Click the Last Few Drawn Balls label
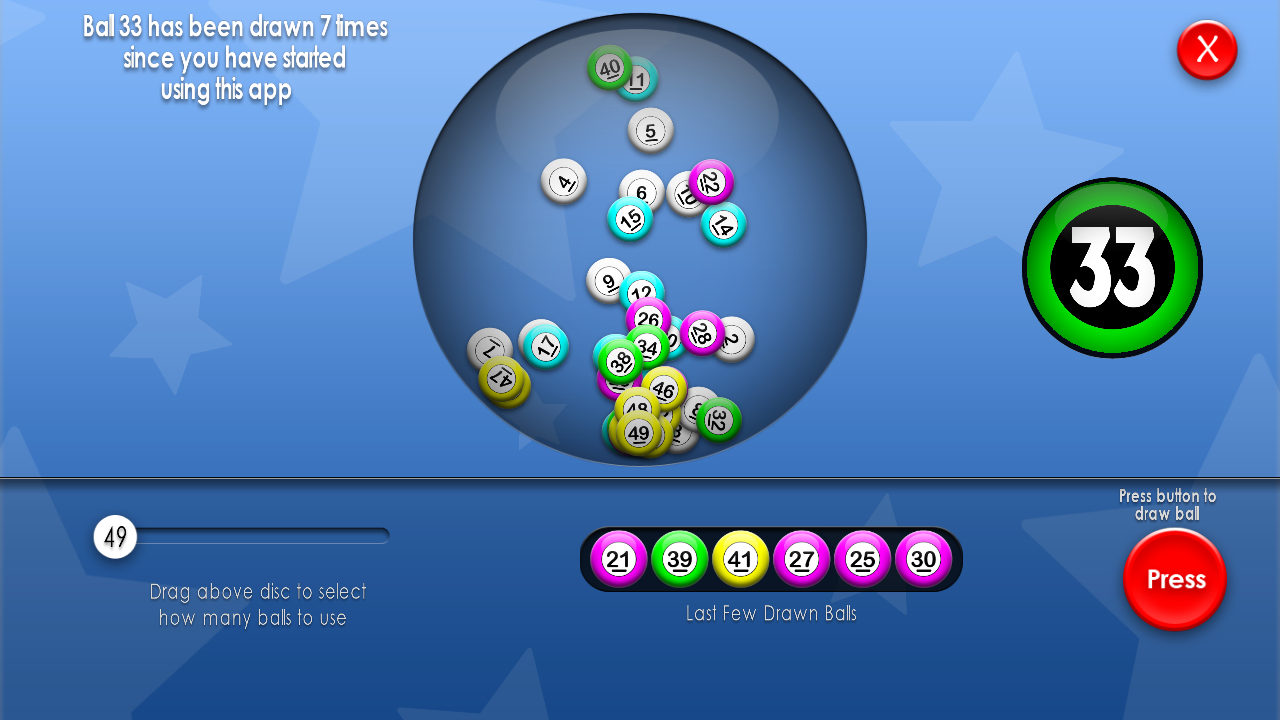Image resolution: width=1280 pixels, height=720 pixels. [771, 613]
